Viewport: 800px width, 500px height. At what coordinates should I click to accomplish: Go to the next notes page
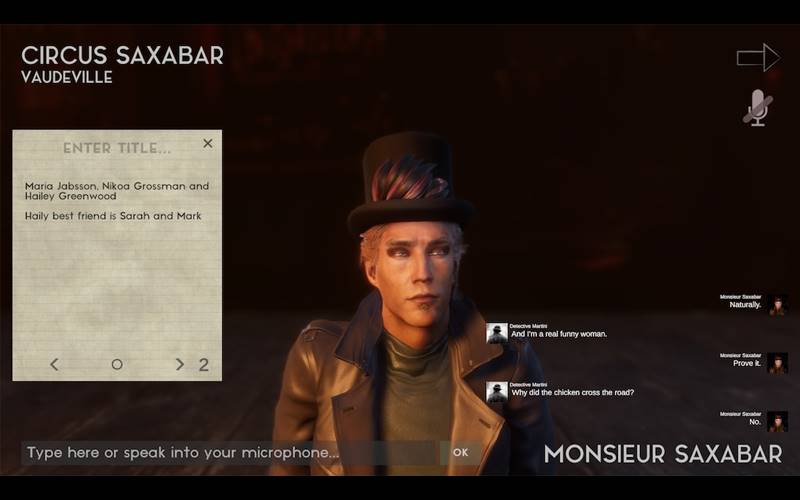click(180, 365)
